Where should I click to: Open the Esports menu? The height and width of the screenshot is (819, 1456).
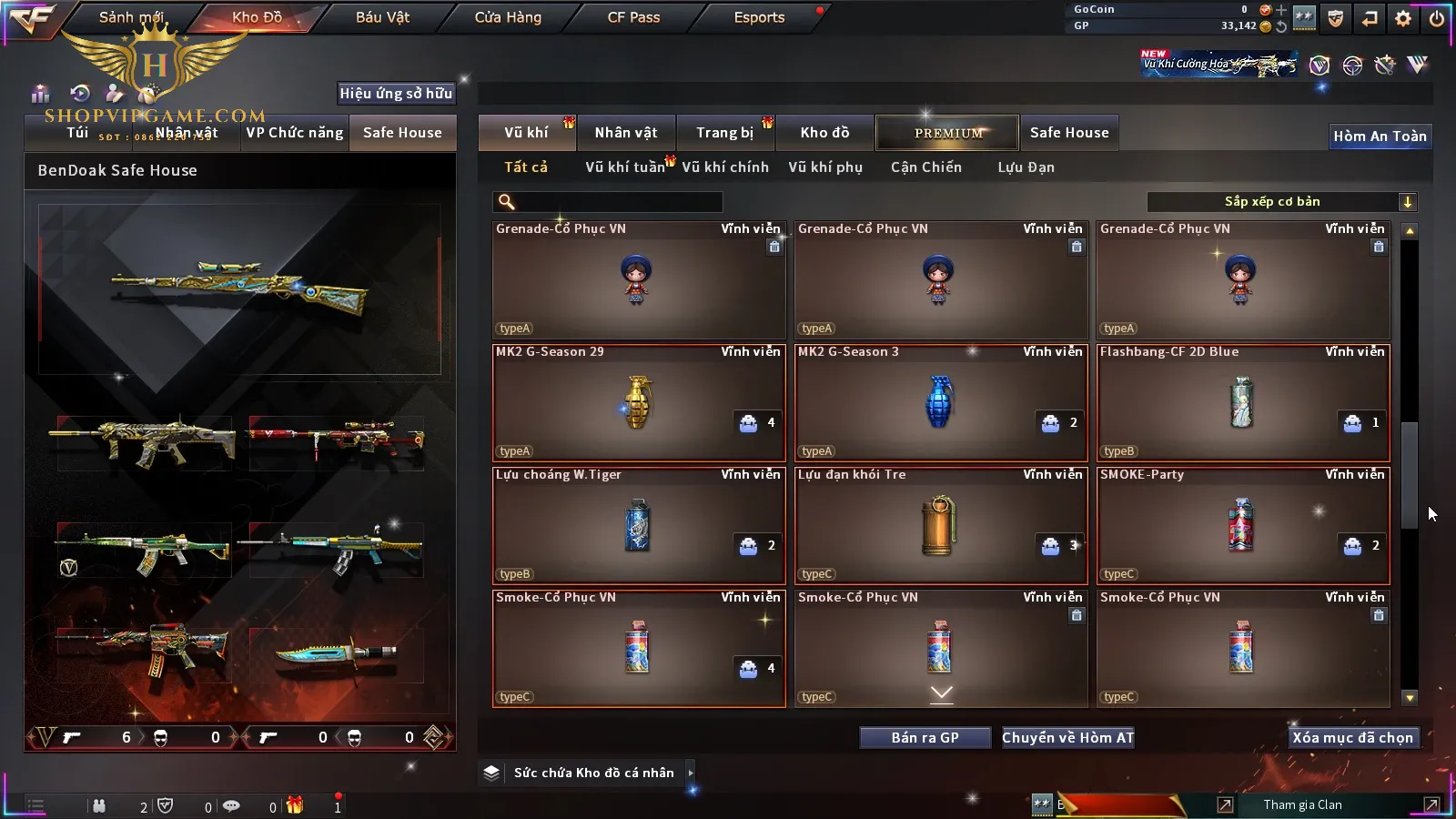(759, 17)
